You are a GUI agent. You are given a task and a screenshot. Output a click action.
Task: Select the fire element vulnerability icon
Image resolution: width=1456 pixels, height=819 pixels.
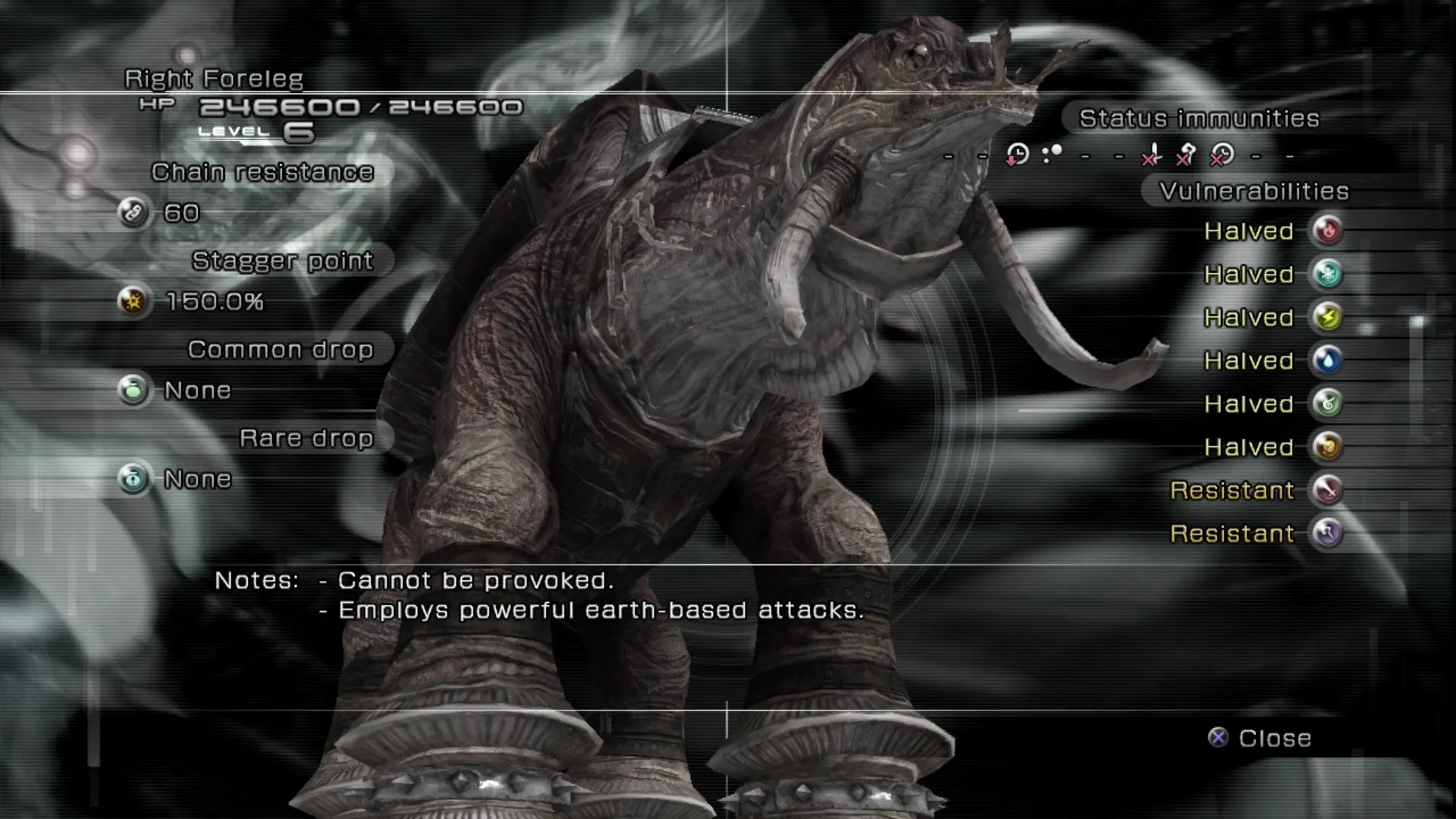pyautogui.click(x=1327, y=231)
